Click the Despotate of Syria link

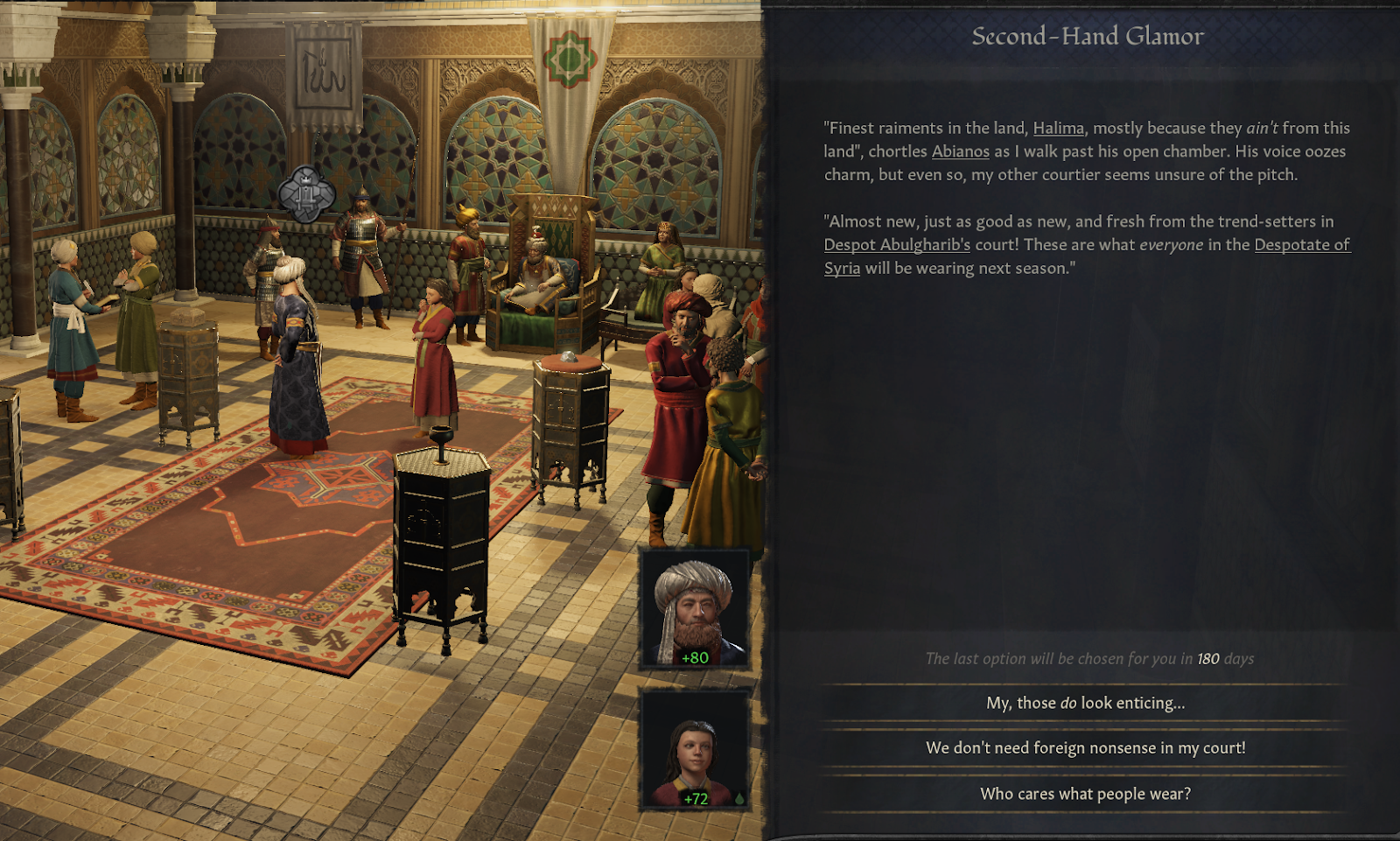tap(1301, 245)
